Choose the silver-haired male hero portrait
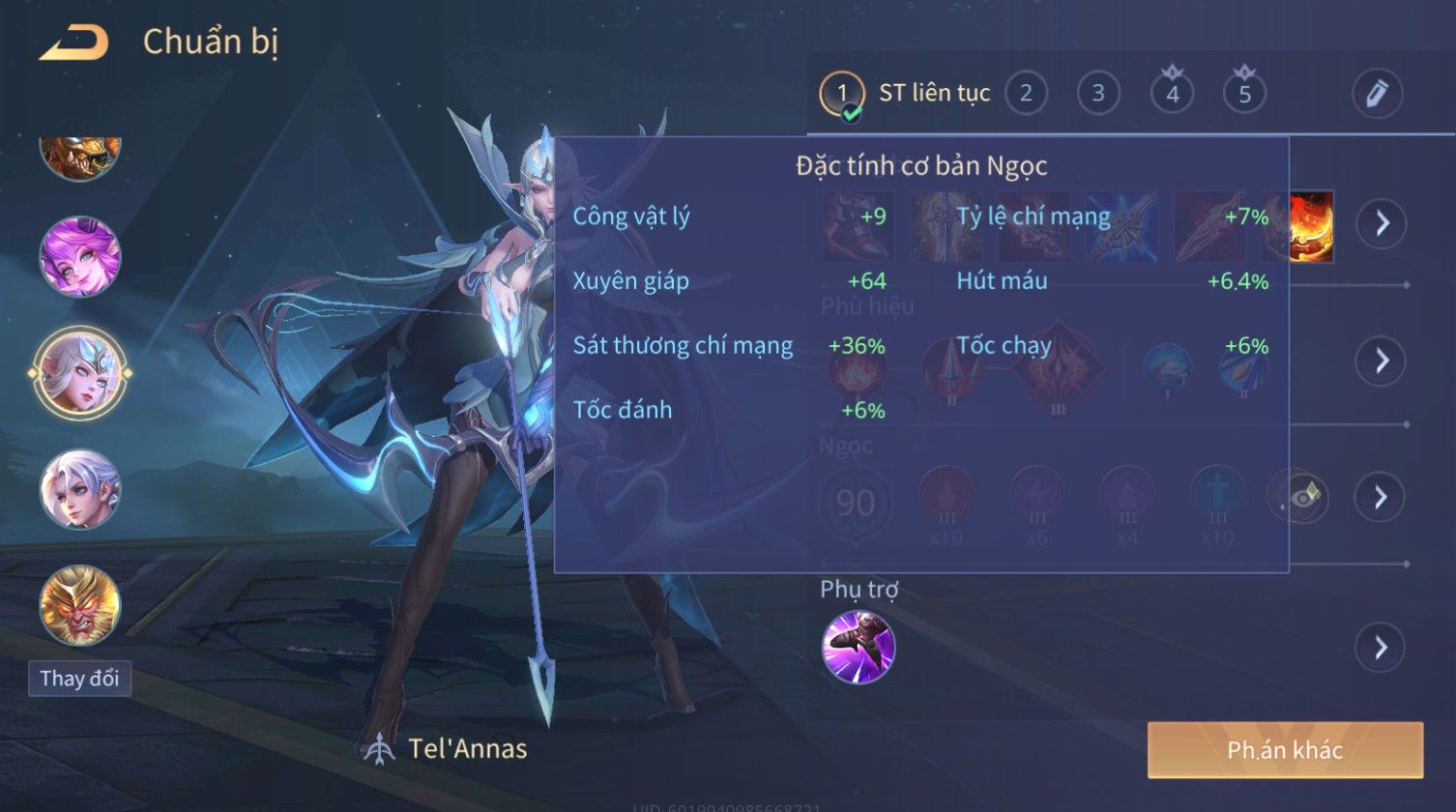This screenshot has width=1456, height=812. coord(80,489)
